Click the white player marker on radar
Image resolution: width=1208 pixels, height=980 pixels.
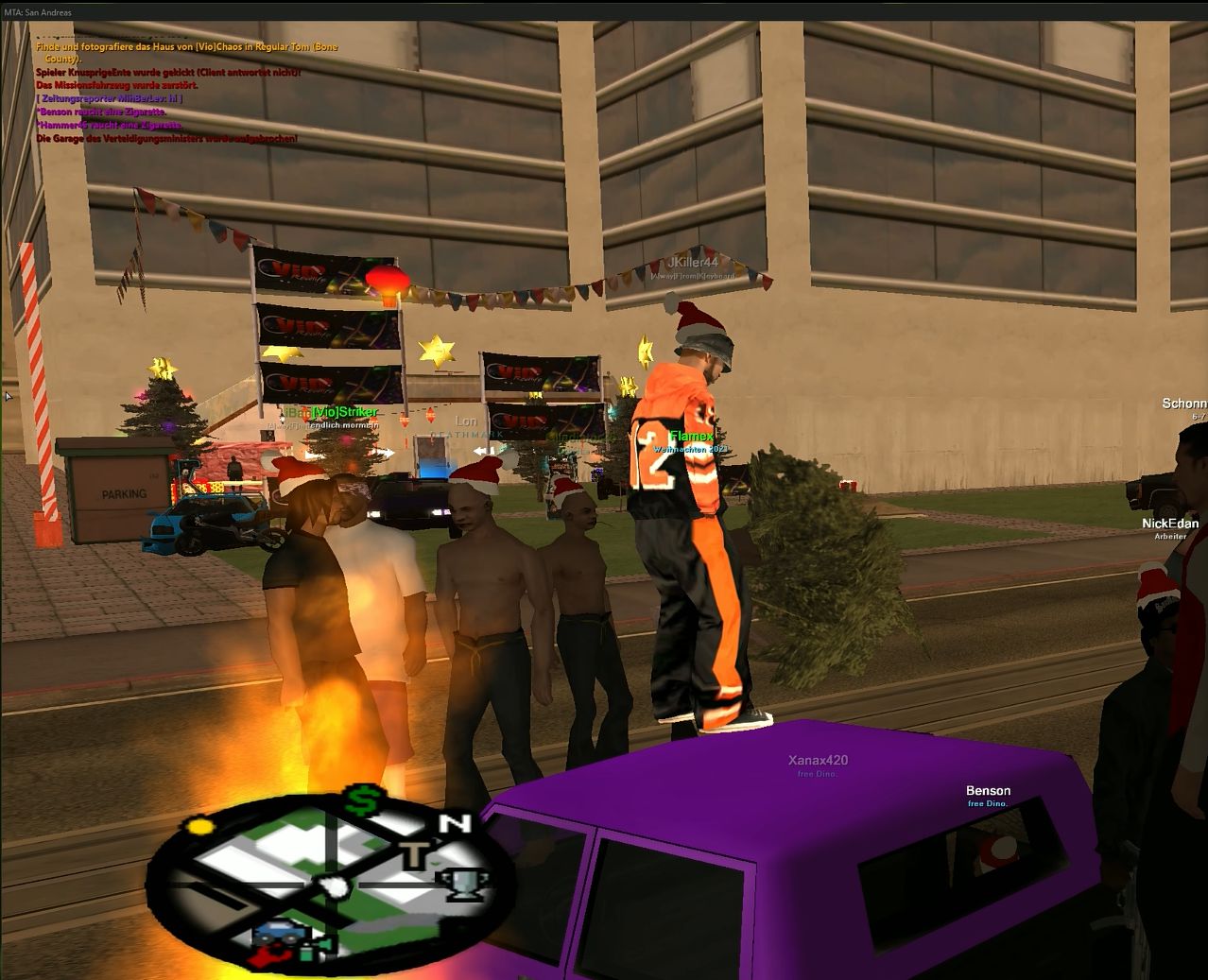[x=333, y=886]
